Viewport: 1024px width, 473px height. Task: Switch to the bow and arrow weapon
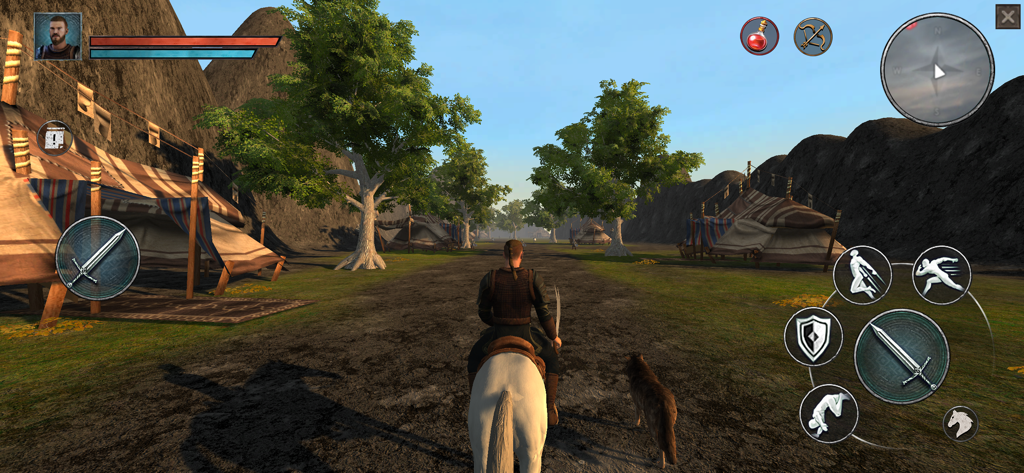click(813, 36)
